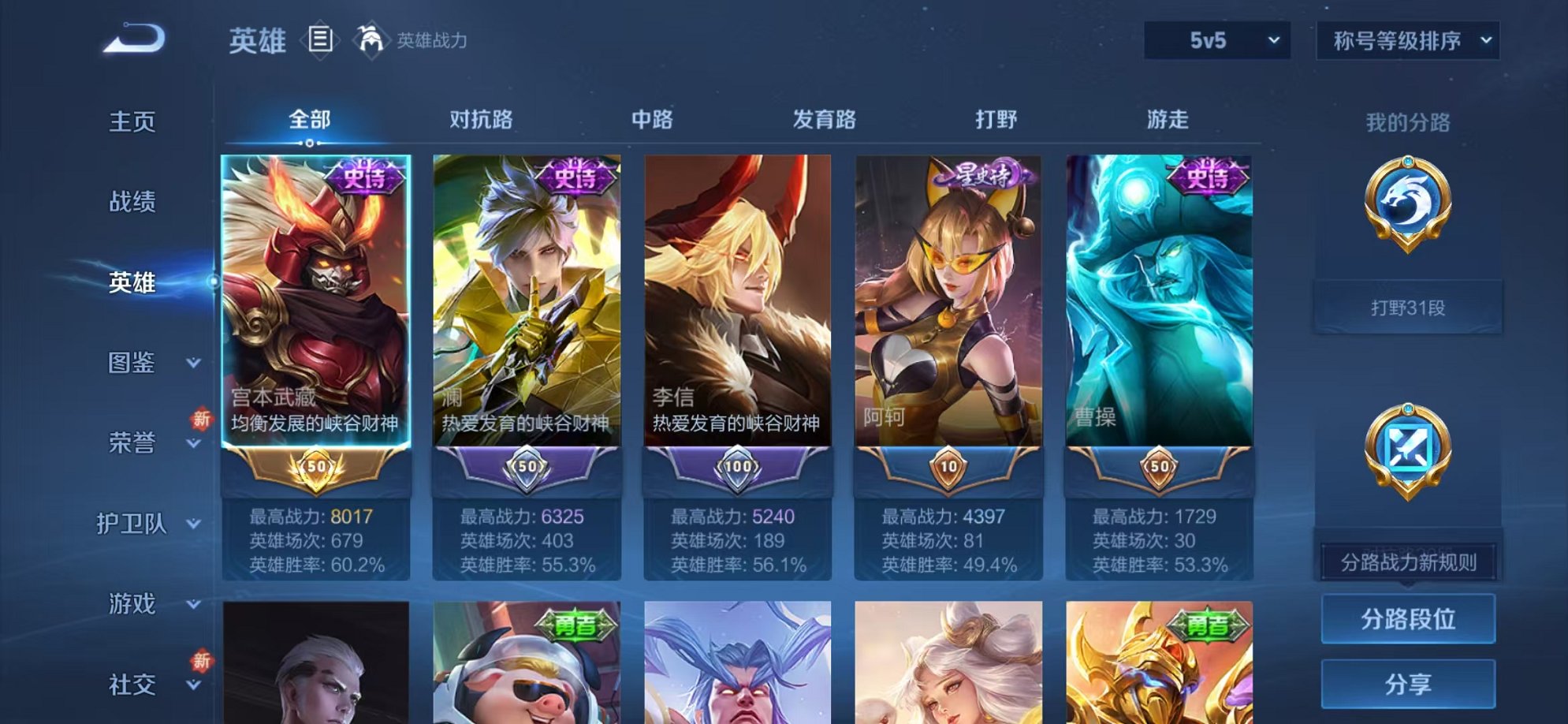
Task: Go to 主页 in the left sidebar
Action: click(132, 121)
